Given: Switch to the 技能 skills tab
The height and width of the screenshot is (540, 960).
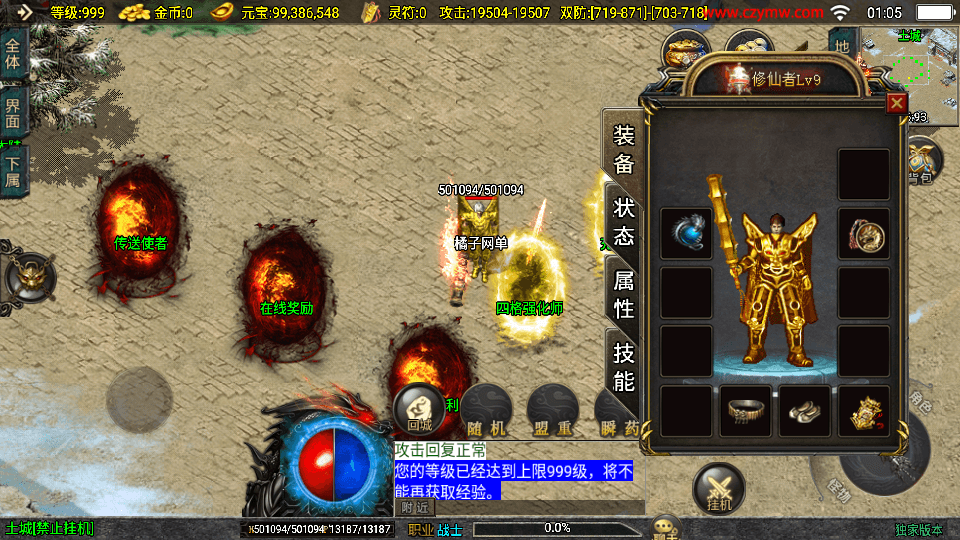Looking at the screenshot, I should tap(624, 366).
